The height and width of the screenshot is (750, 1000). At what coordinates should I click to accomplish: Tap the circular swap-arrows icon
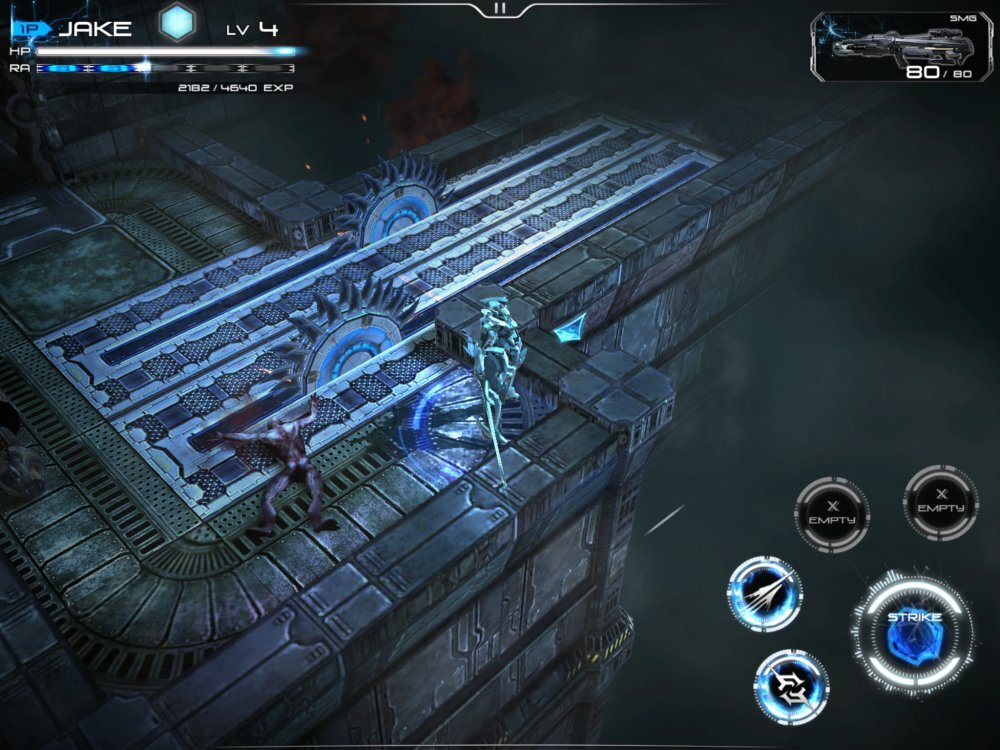pyautogui.click(x=791, y=686)
